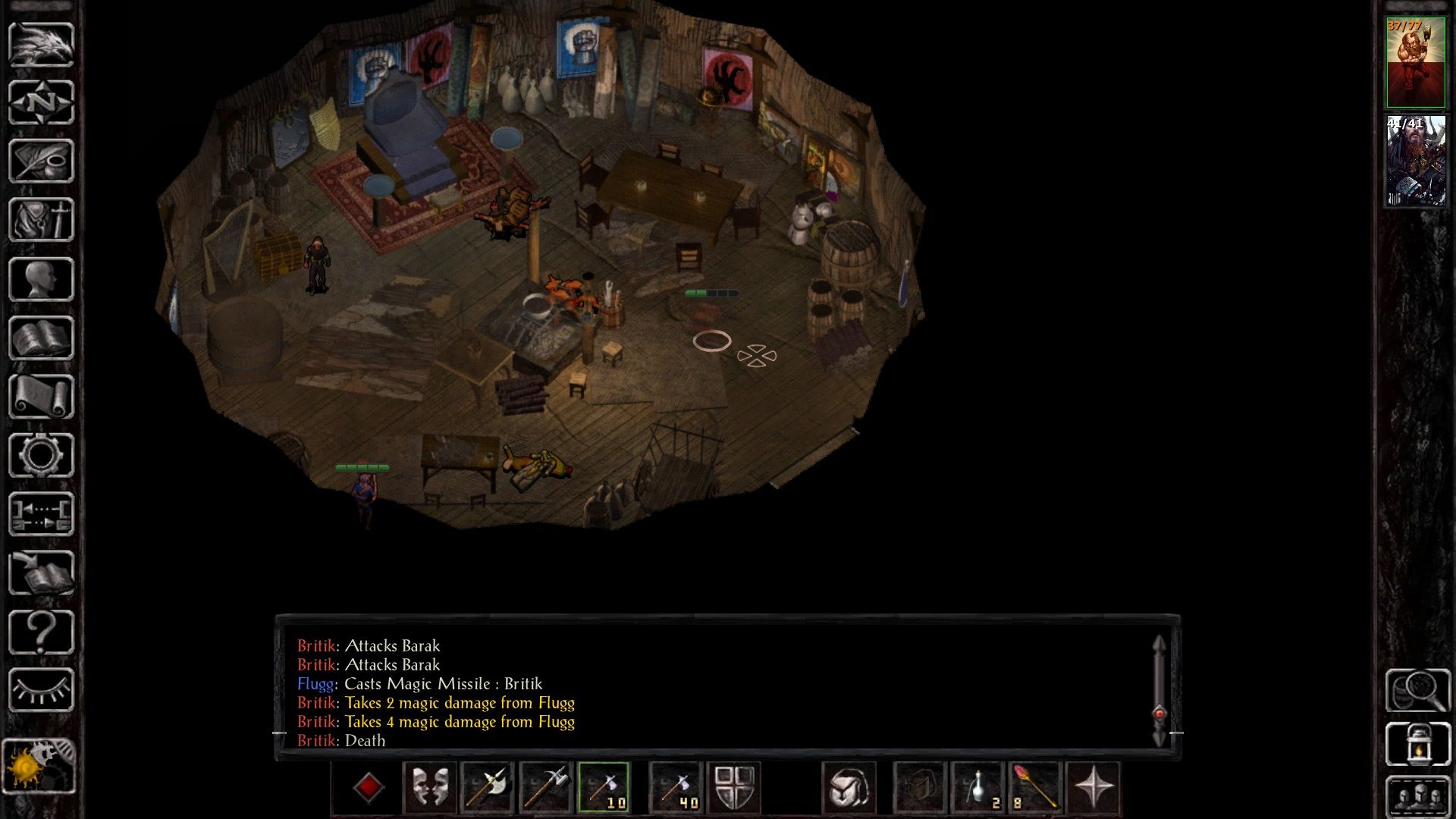Select all party members
This screenshot has height=819, width=1456.
coord(1418,797)
